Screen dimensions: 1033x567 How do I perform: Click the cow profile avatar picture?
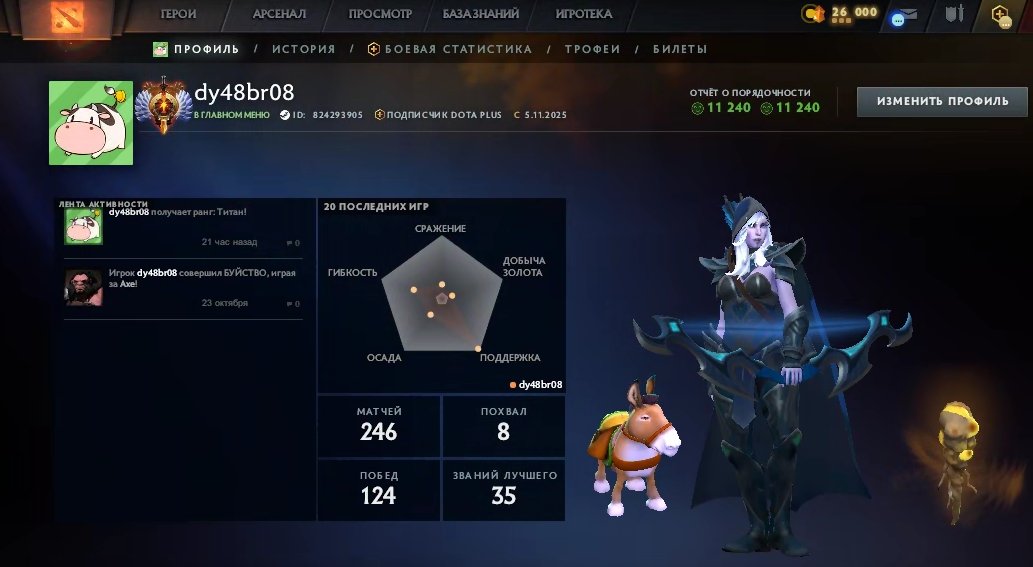[91, 122]
